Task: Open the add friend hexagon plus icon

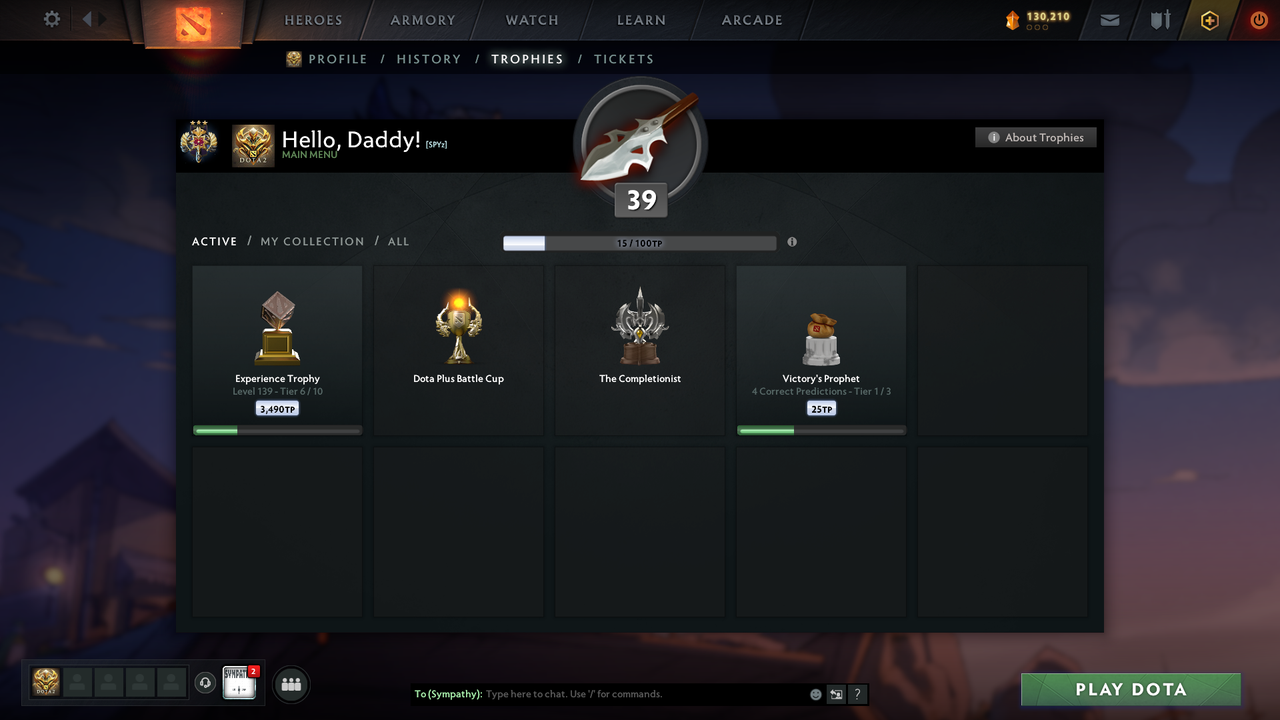Action: (x=1209, y=20)
